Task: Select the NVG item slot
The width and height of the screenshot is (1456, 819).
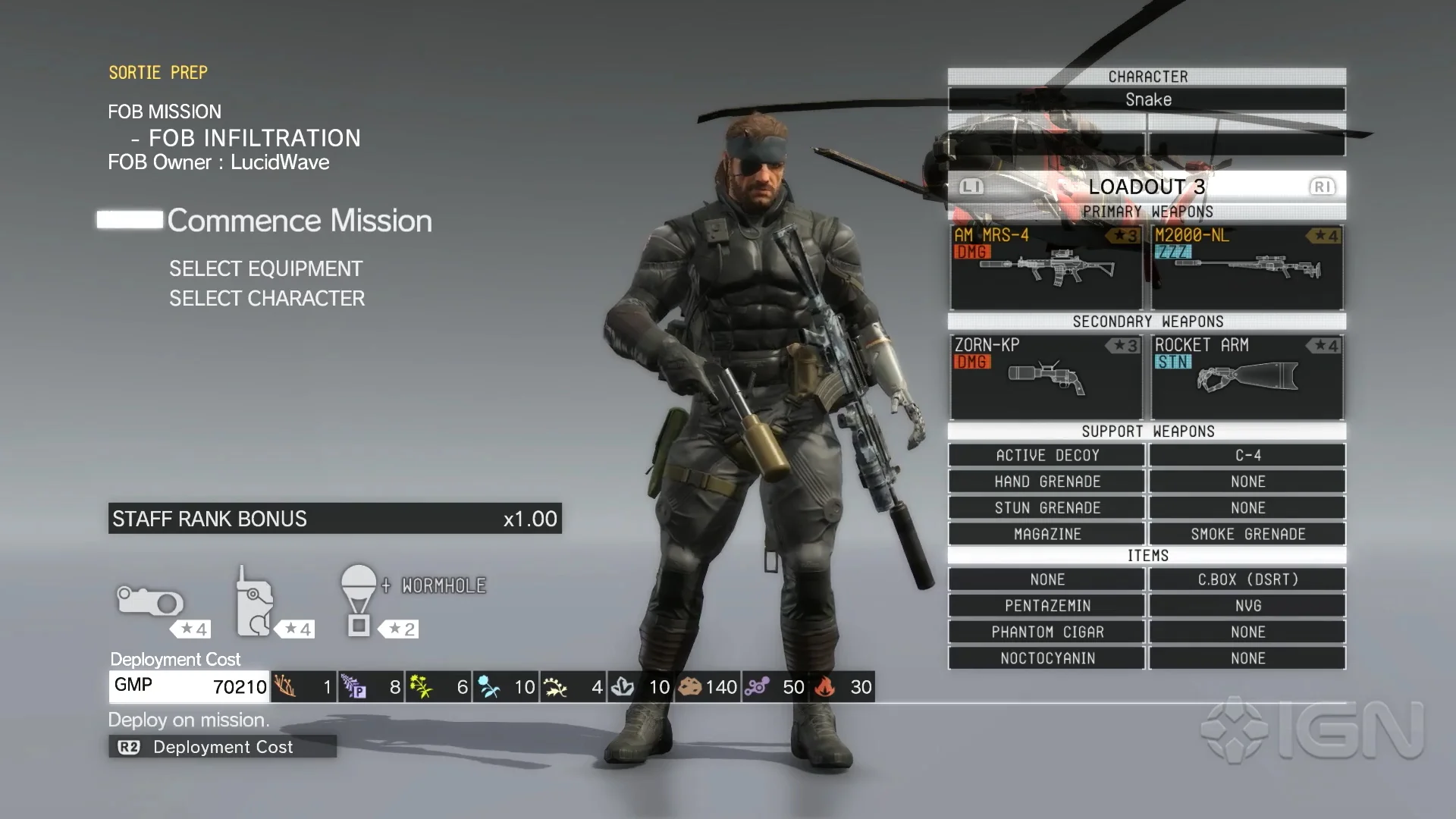Action: click(1247, 606)
